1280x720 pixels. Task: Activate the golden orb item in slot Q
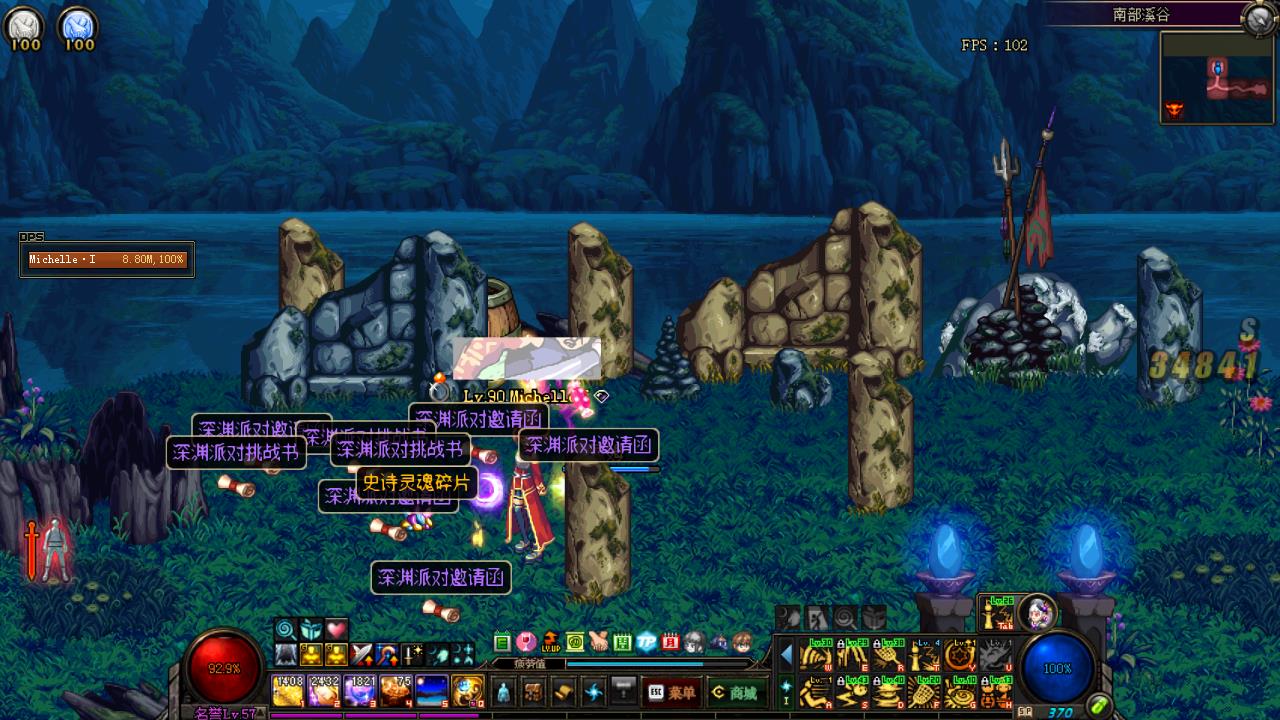coord(468,690)
